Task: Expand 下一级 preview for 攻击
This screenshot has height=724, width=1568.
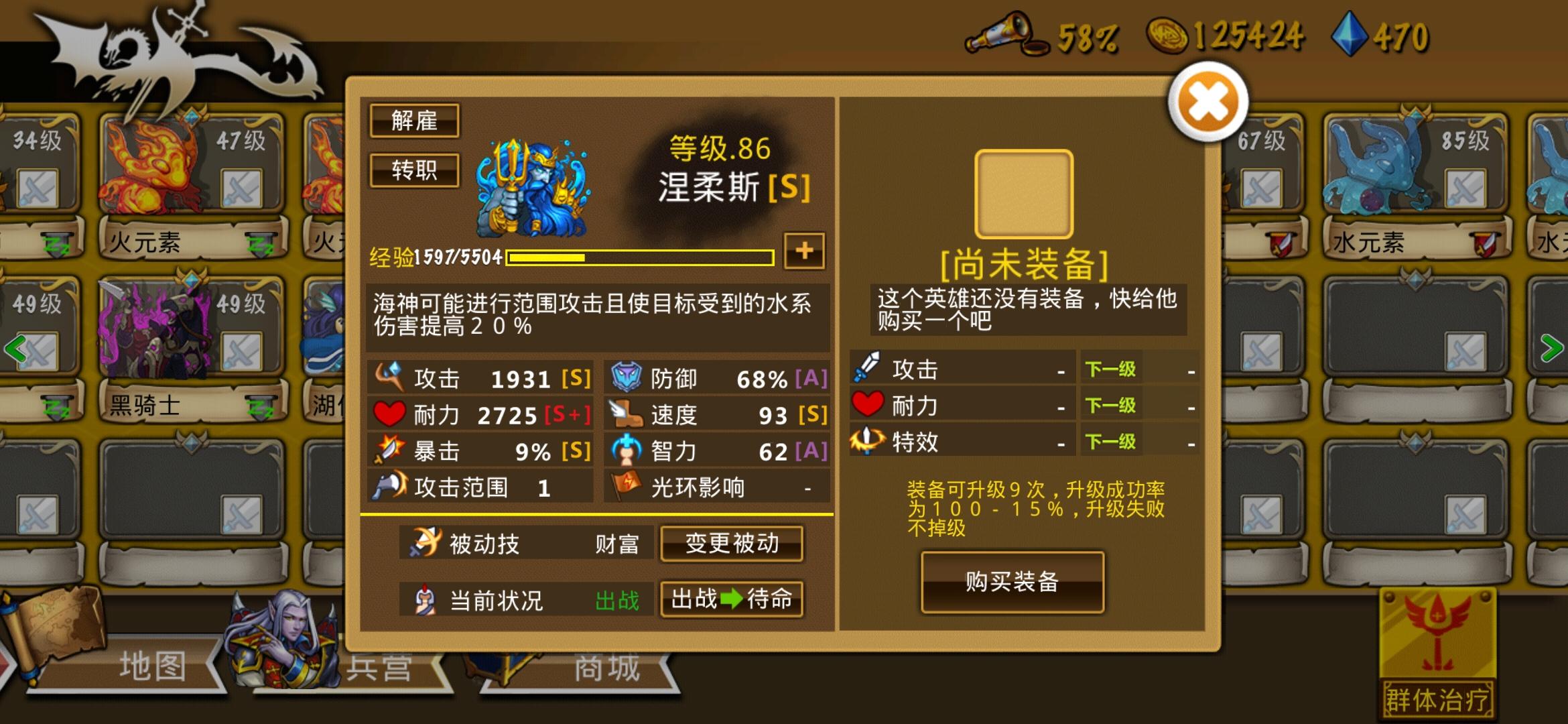Action: point(1110,369)
